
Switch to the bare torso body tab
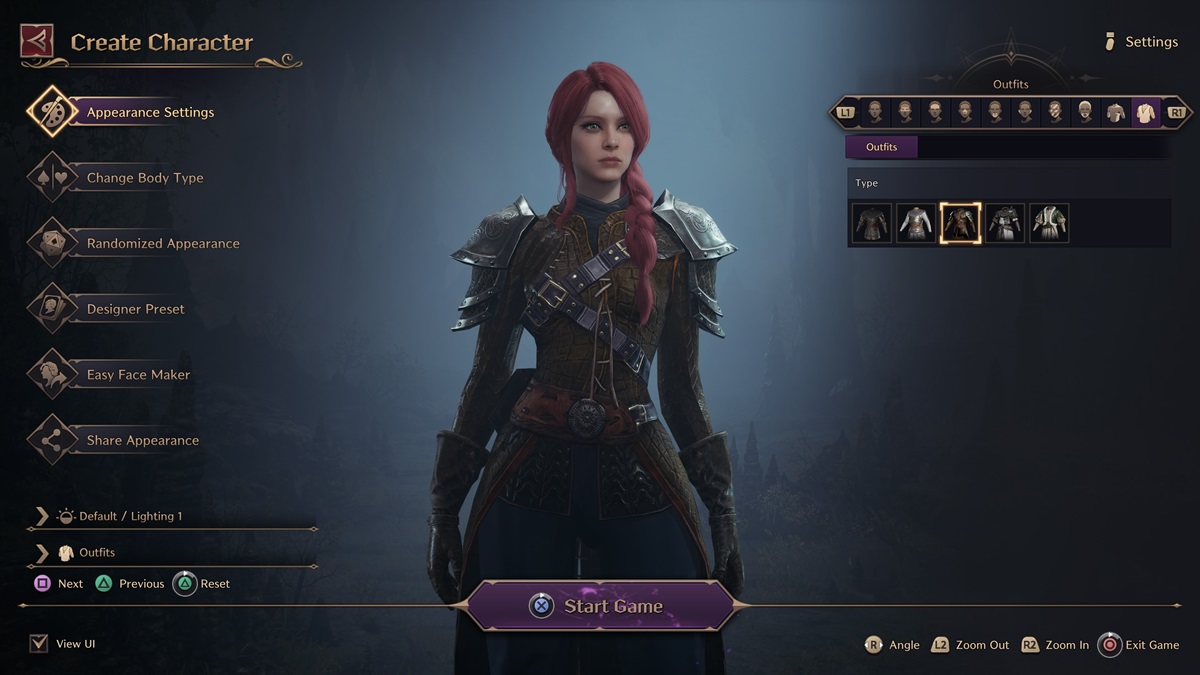coord(1115,112)
